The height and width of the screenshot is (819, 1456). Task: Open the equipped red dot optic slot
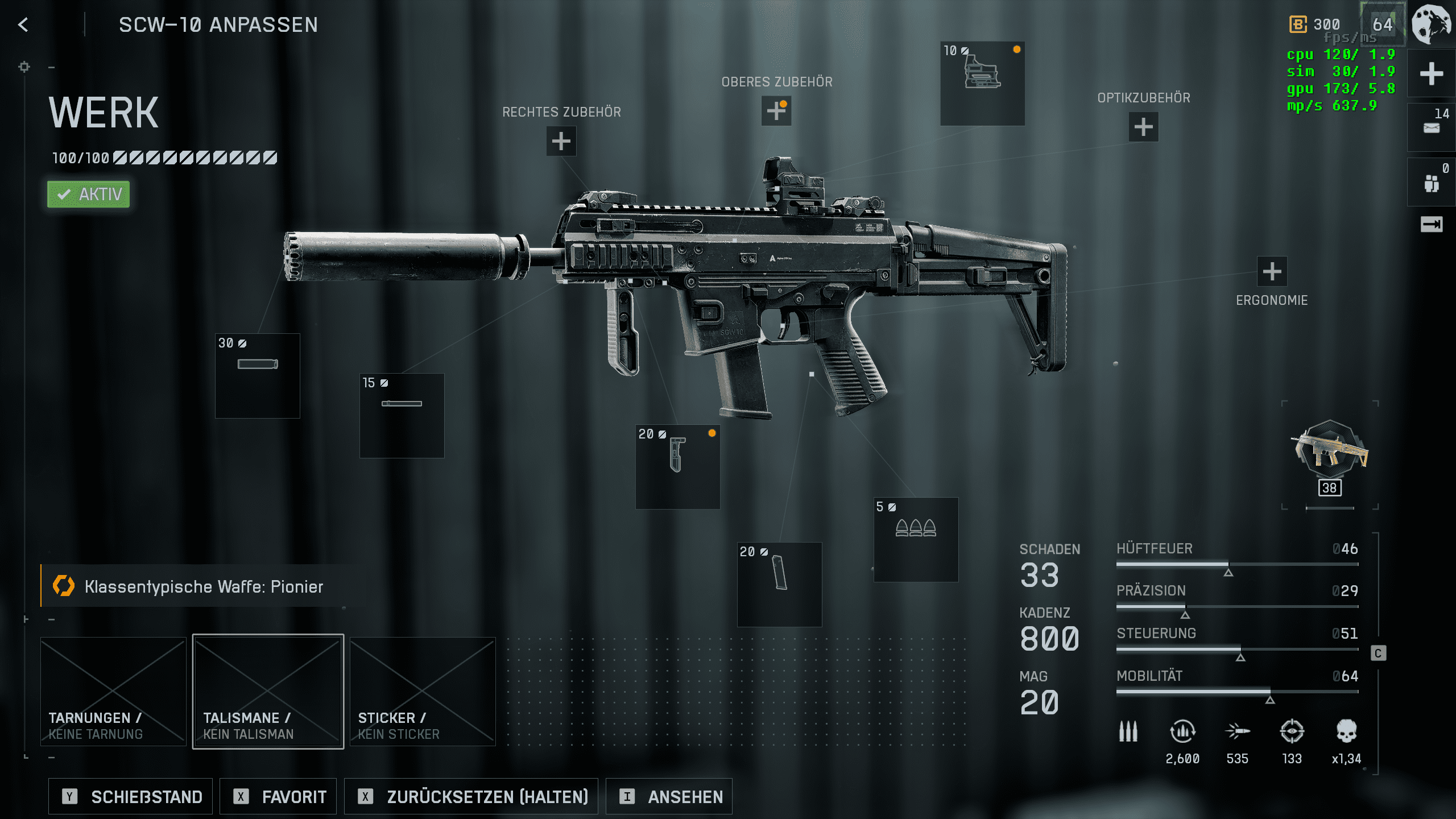(982, 83)
